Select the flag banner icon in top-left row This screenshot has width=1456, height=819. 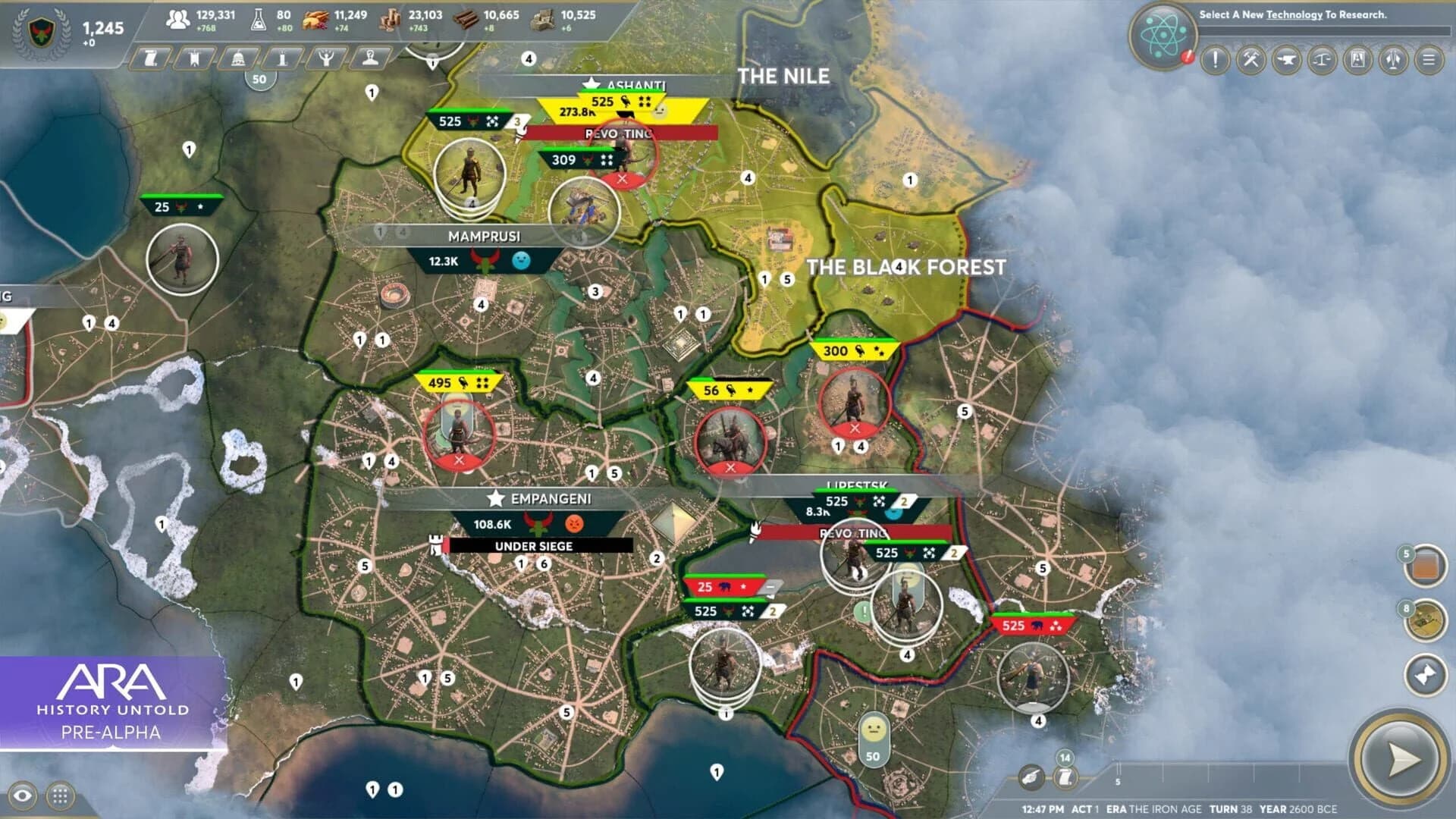pos(193,58)
